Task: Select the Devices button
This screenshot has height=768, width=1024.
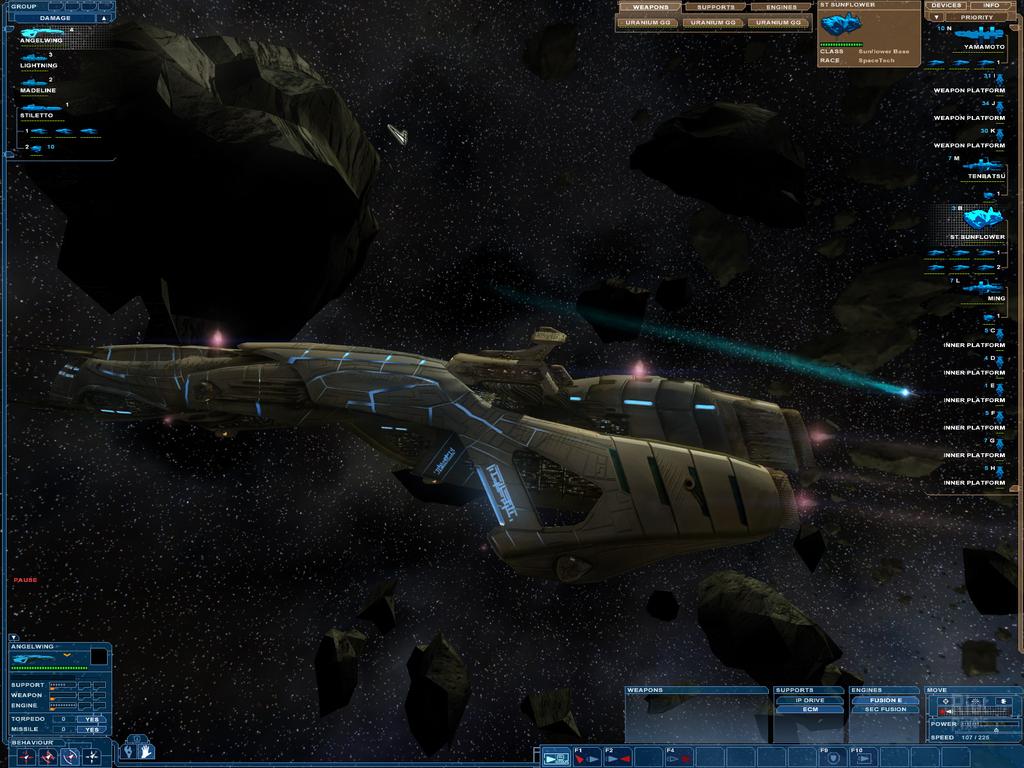Action: point(945,5)
